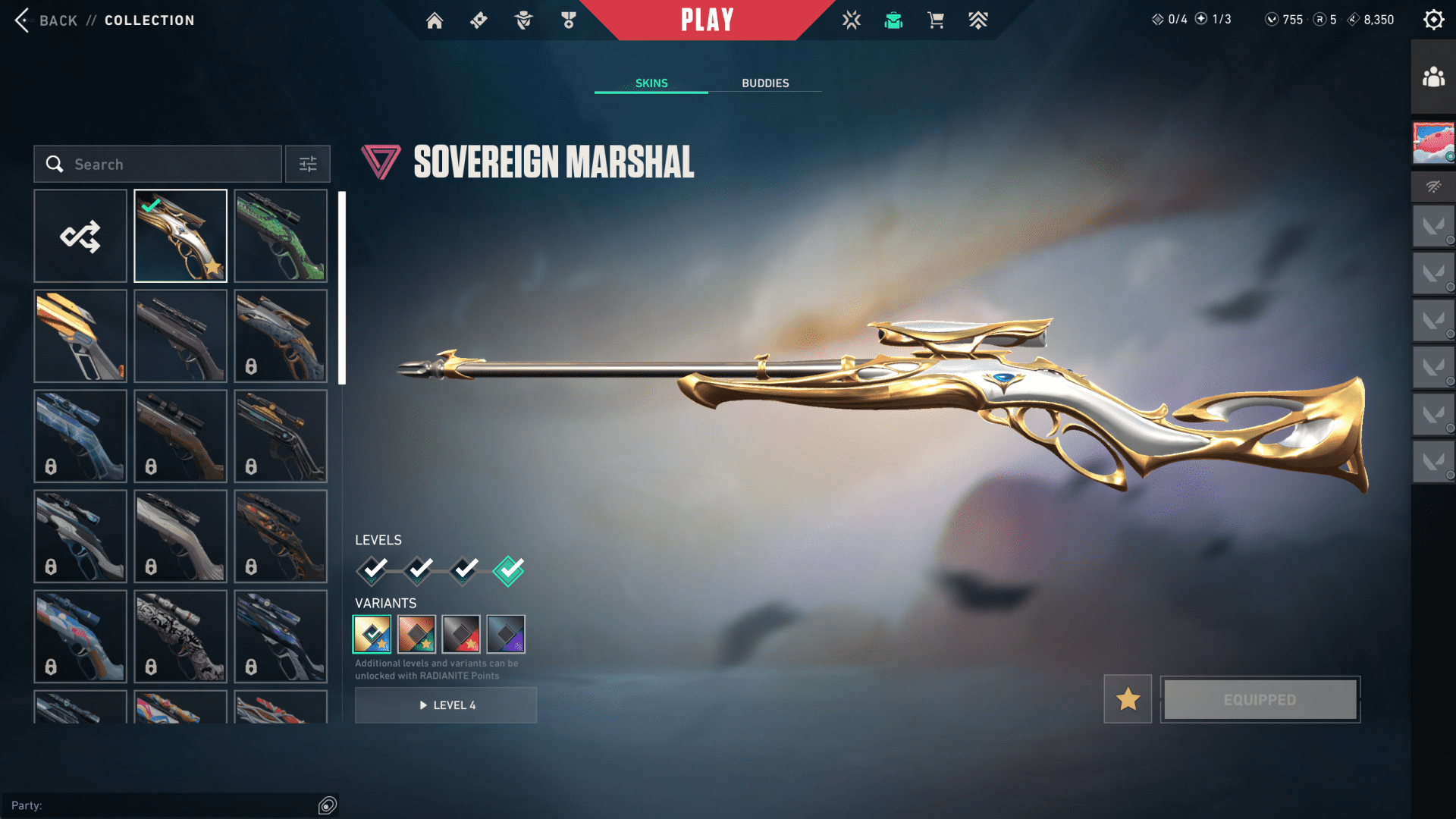Select the gold variant swatch
The width and height of the screenshot is (1456, 819).
[x=372, y=634]
